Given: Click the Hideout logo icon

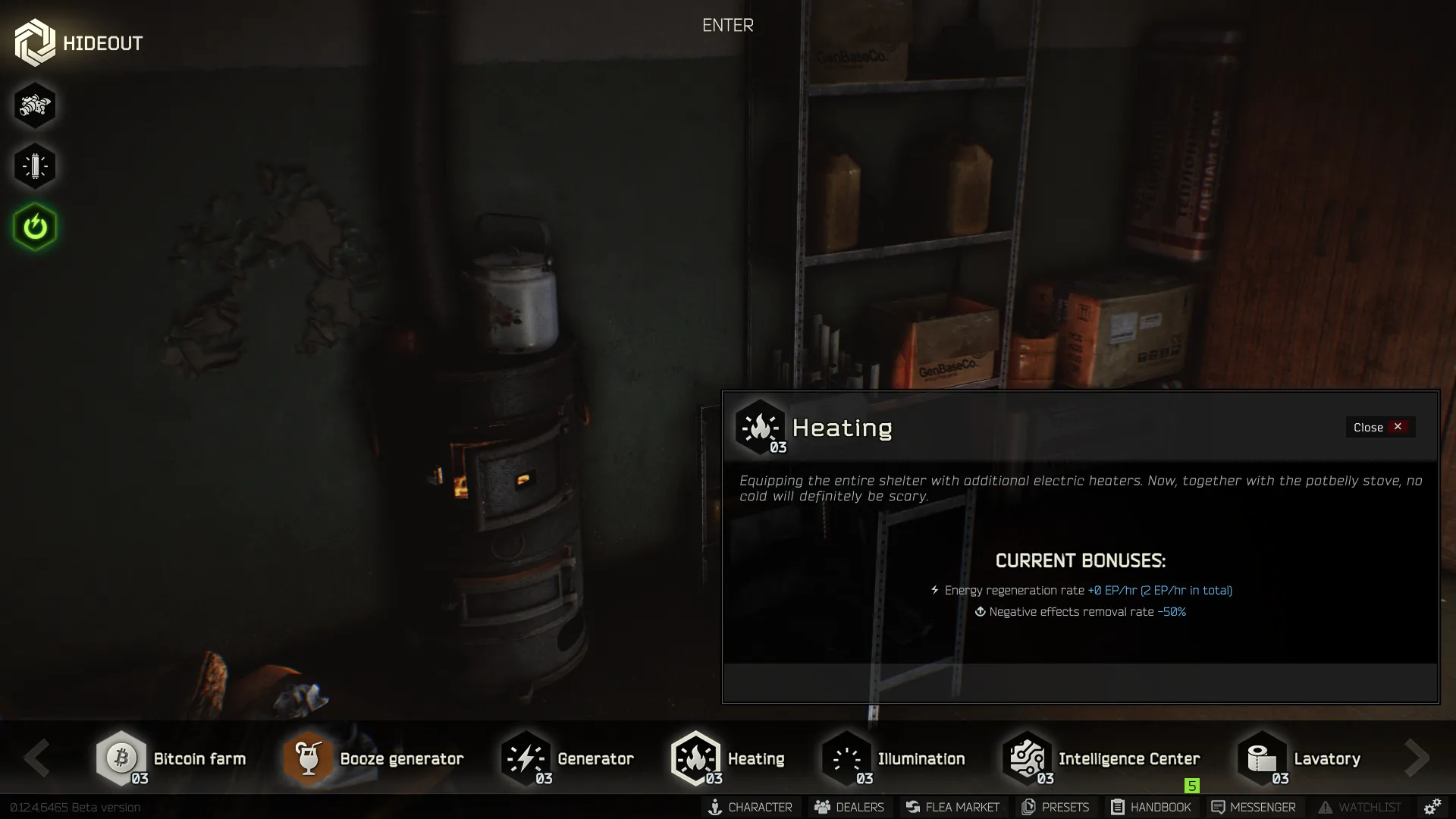Looking at the screenshot, I should (x=34, y=41).
